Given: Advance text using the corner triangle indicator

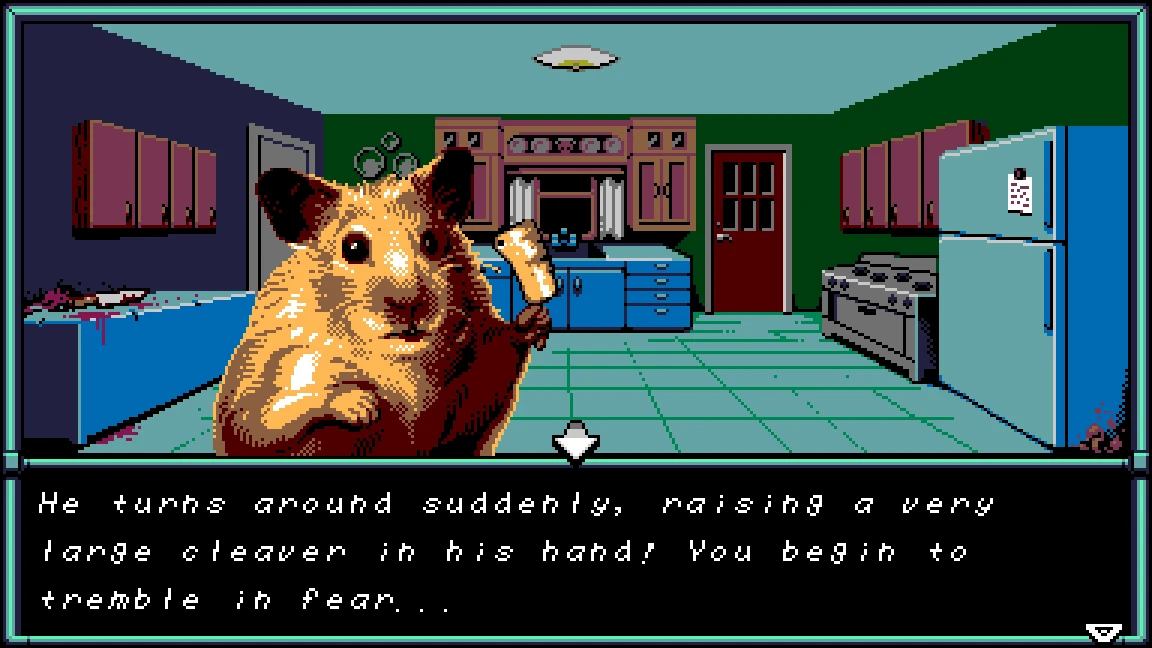Looking at the screenshot, I should 1103,631.
